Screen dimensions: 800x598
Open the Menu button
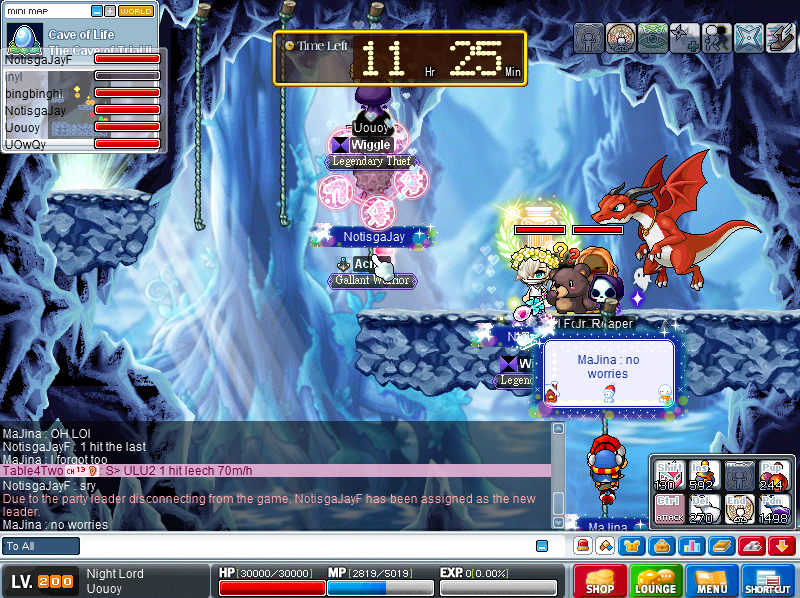[x=712, y=581]
